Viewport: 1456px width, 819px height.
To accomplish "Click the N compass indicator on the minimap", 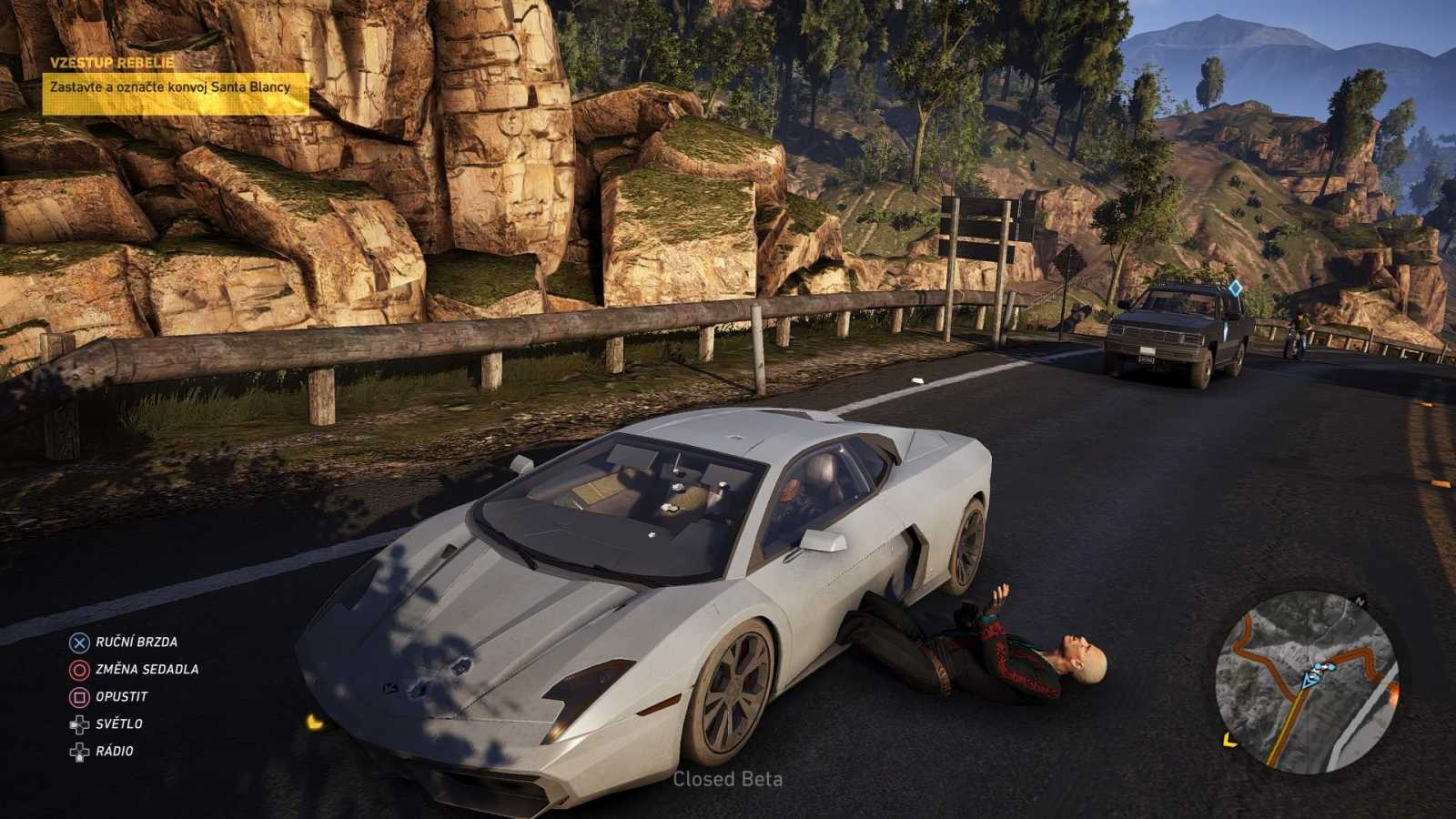I will 1359,602.
